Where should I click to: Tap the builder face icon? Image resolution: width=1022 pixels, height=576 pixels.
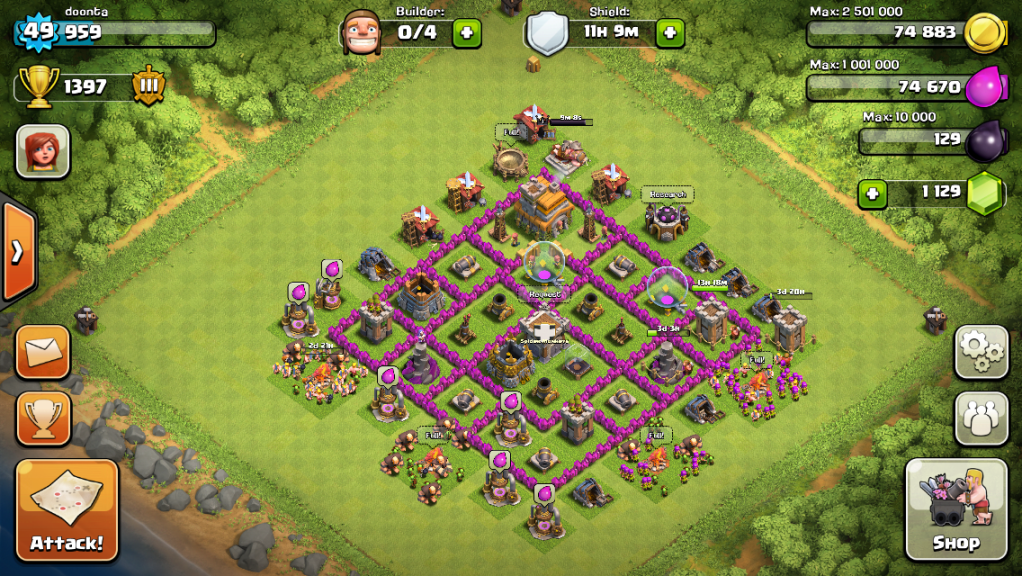(361, 33)
